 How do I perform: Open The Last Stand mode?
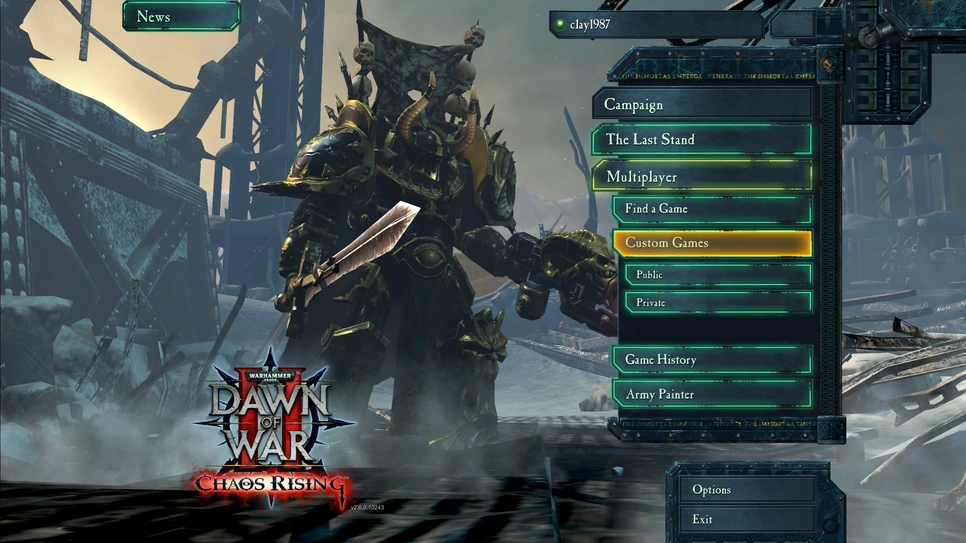coord(702,140)
